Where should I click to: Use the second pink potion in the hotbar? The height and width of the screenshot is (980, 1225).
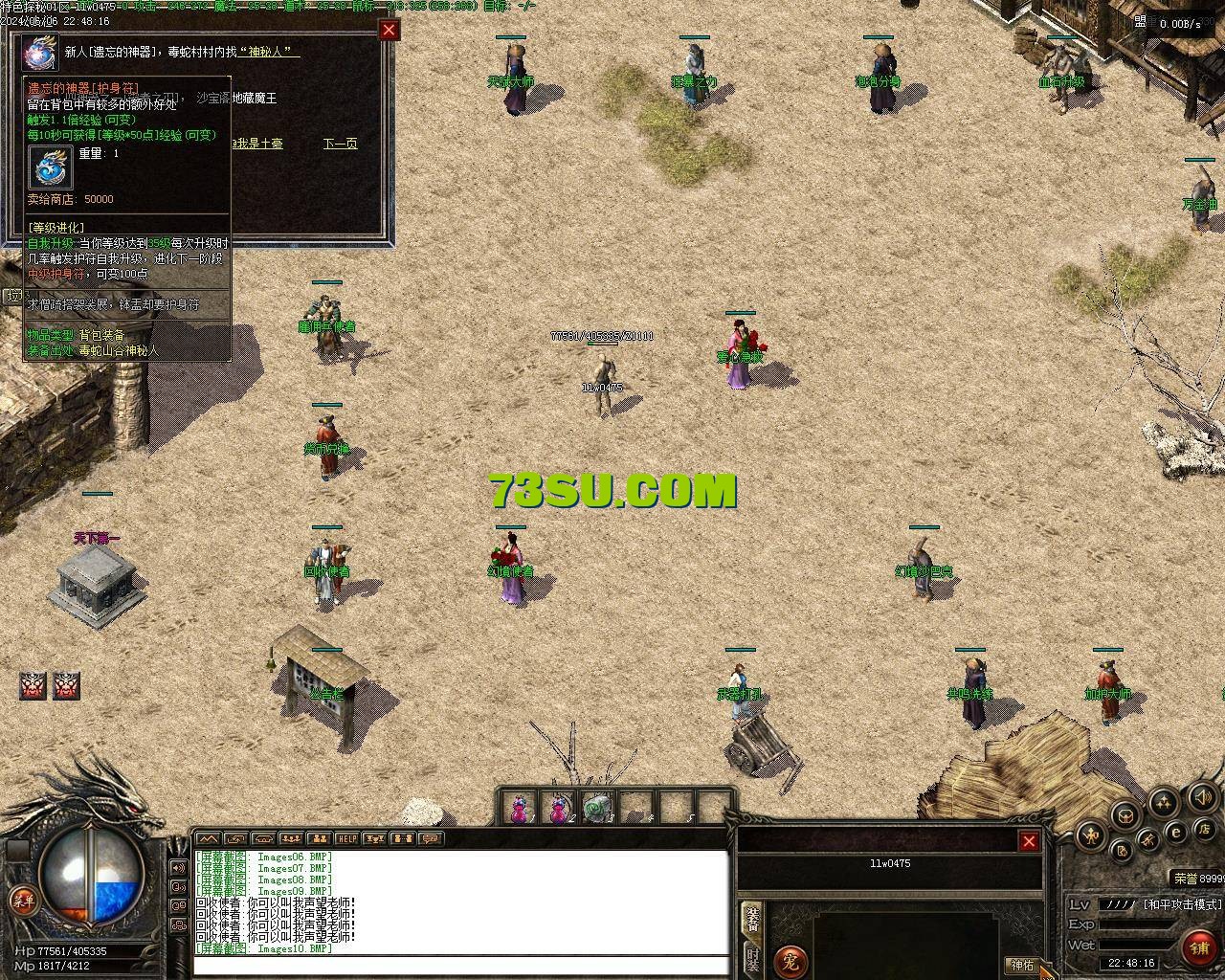pyautogui.click(x=558, y=809)
